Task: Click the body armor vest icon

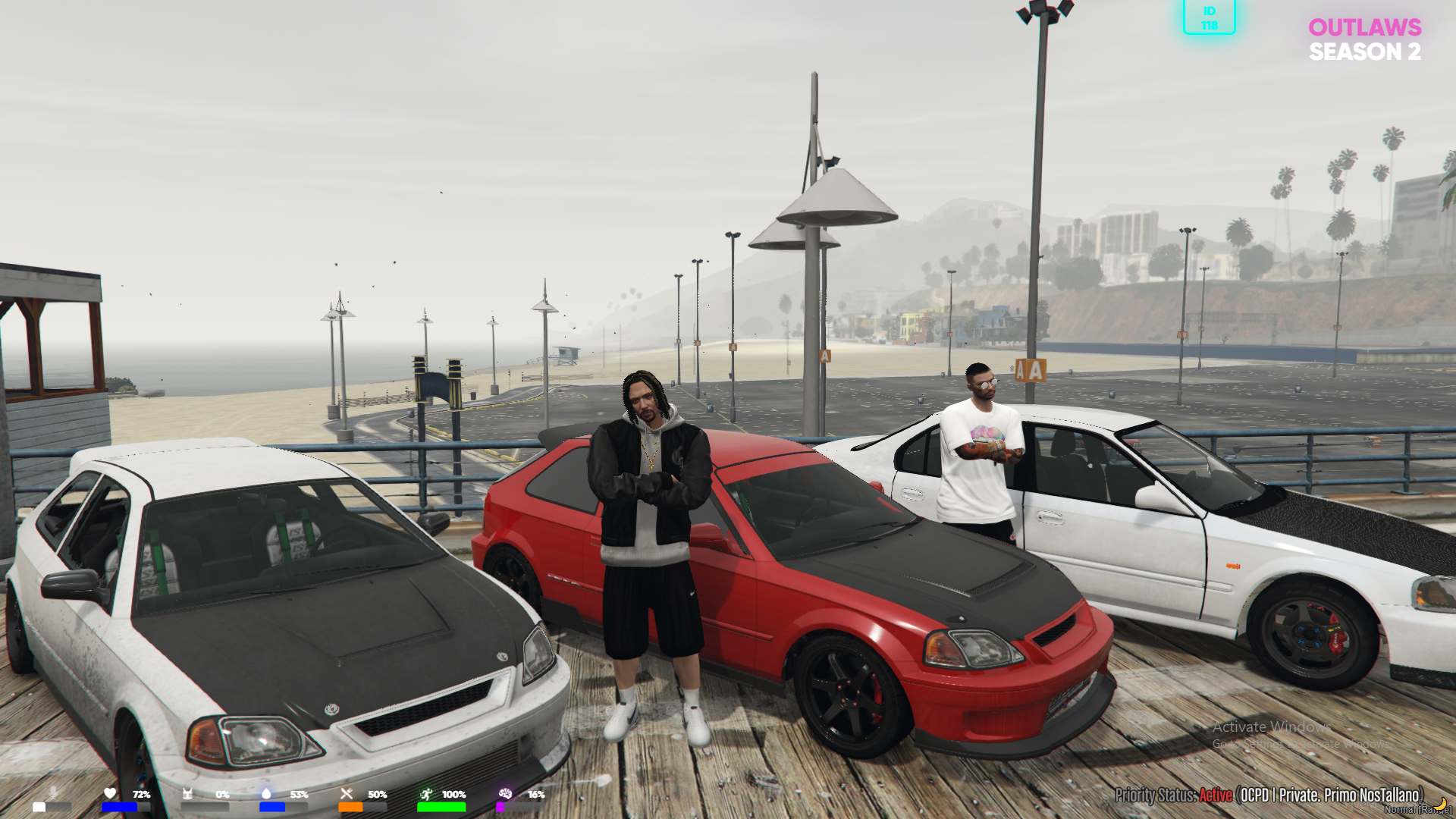Action: 188,793
